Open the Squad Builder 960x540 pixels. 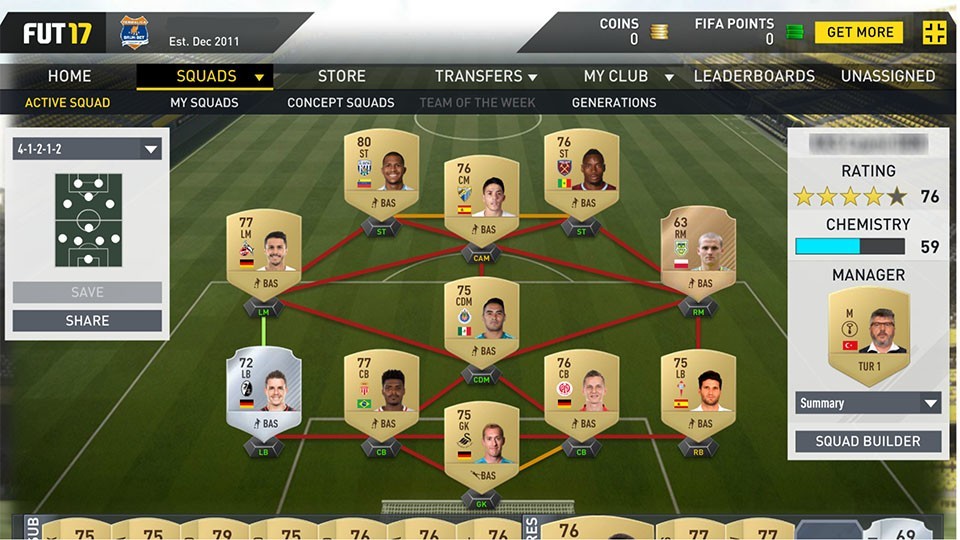coord(868,441)
